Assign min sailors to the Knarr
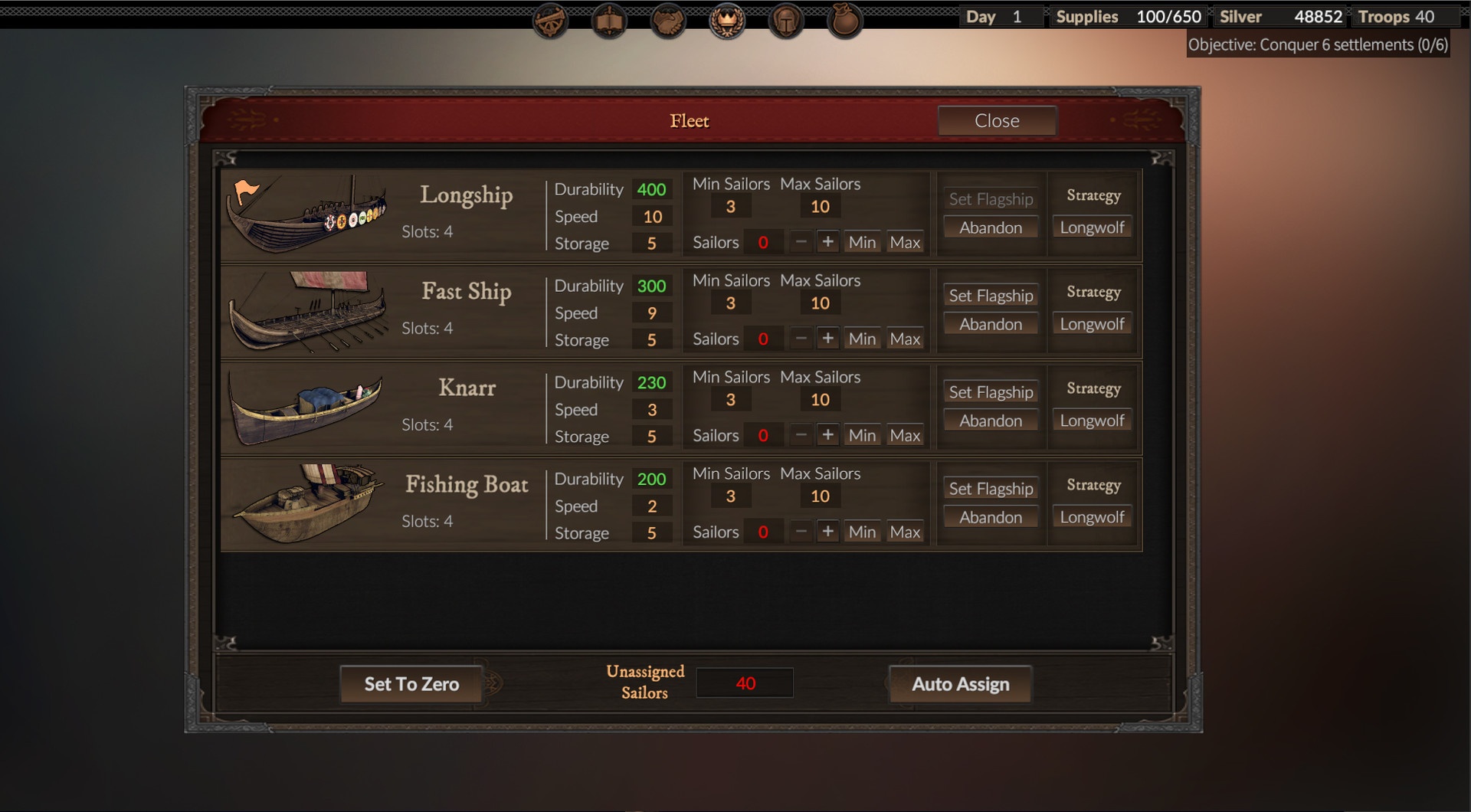Image resolution: width=1471 pixels, height=812 pixels. [862, 435]
